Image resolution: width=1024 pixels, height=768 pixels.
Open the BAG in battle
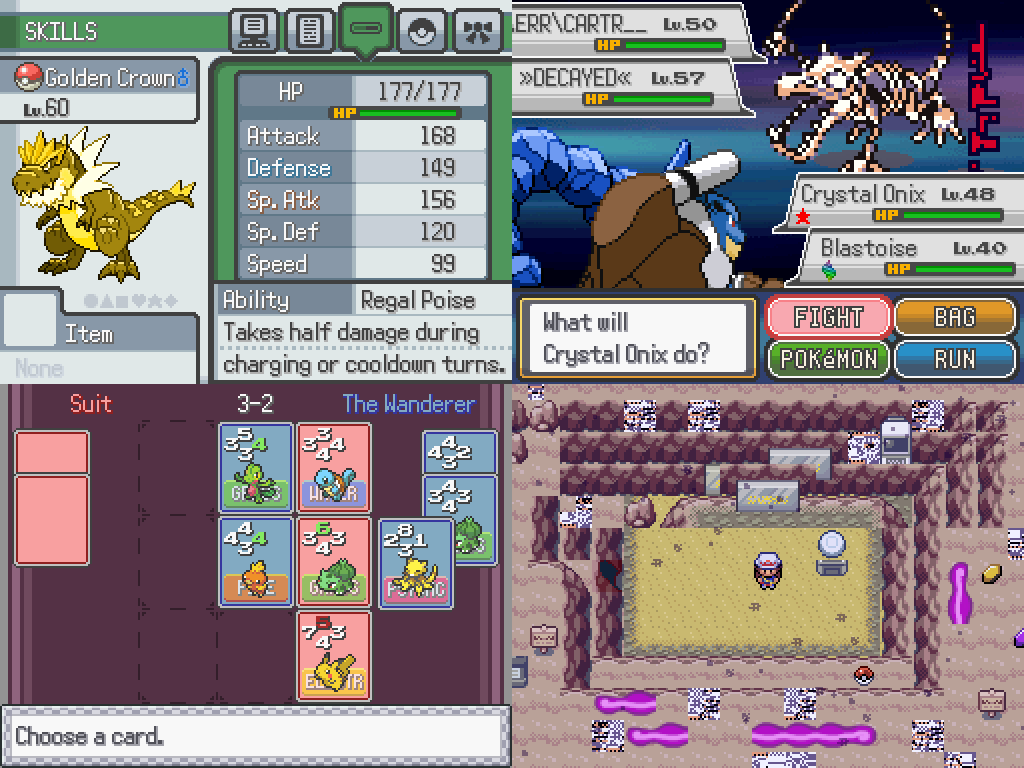(x=954, y=318)
